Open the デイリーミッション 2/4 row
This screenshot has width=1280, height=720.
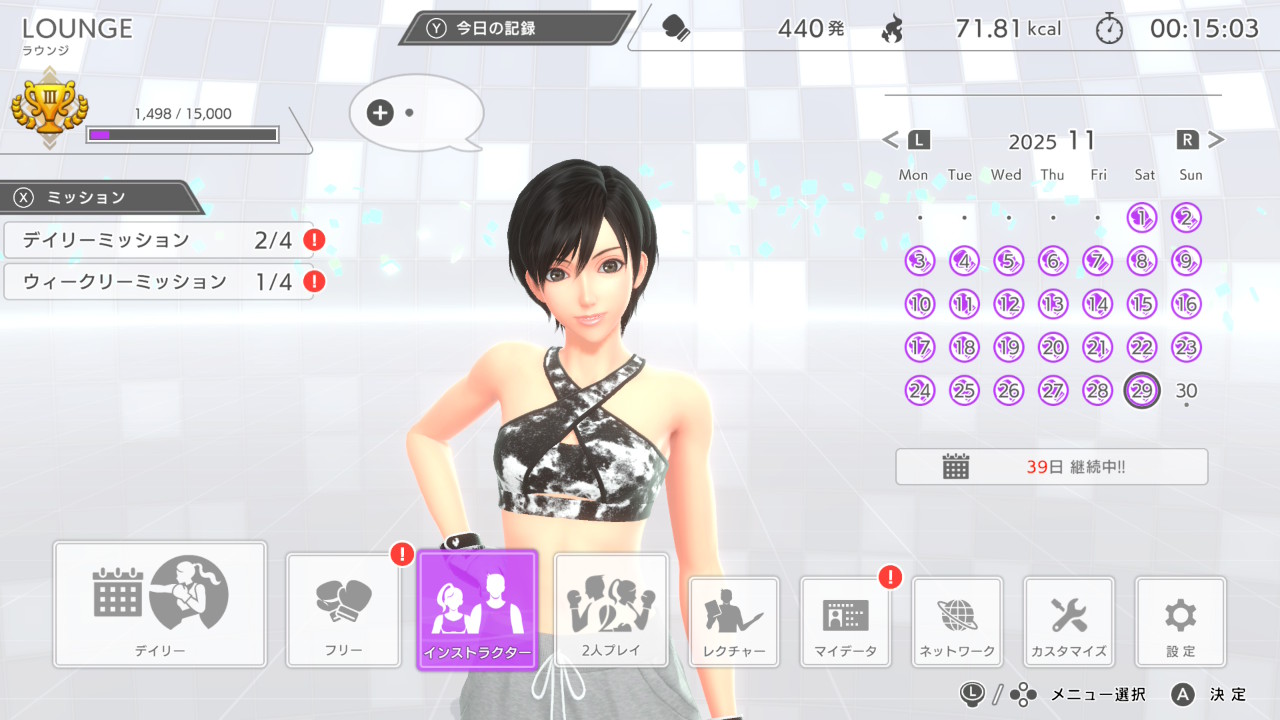(x=158, y=240)
